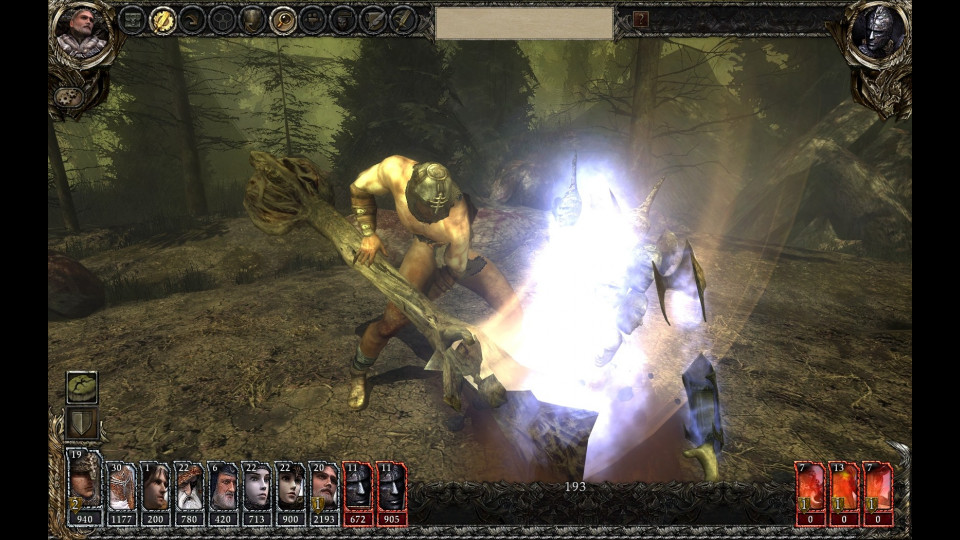Select the white-bearded unit with 780
The image size is (960, 540).
click(x=189, y=493)
